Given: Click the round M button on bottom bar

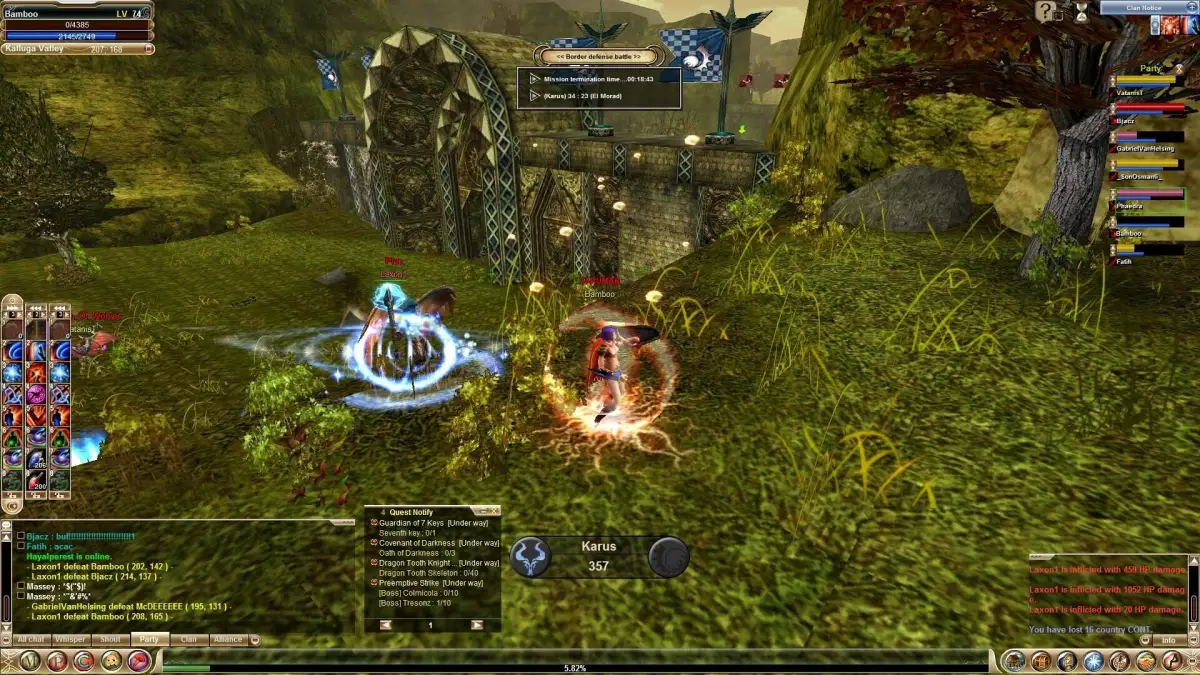Looking at the screenshot, I should tap(29, 660).
